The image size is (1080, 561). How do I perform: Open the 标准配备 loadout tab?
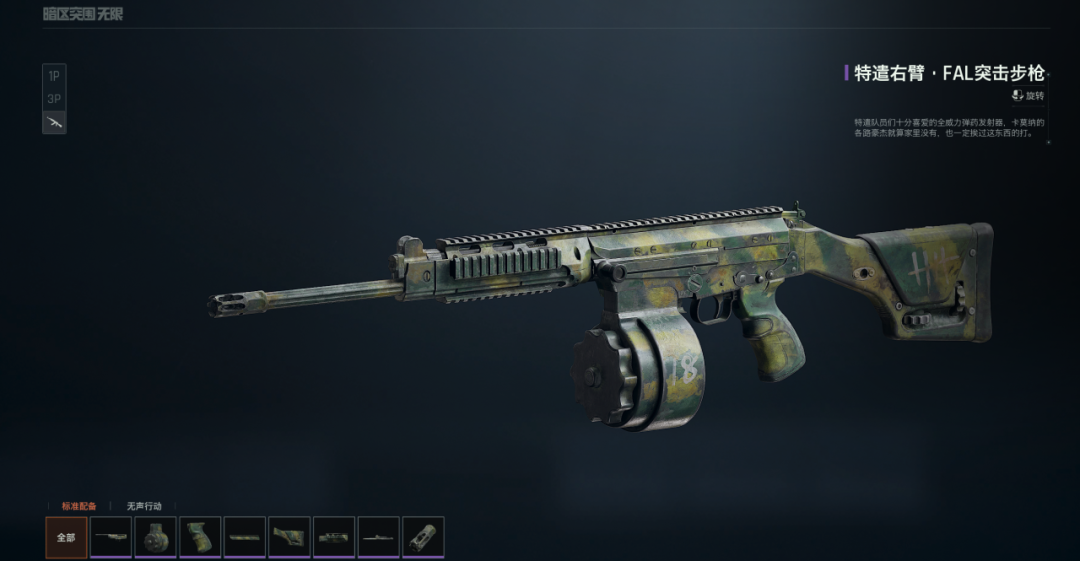(x=79, y=506)
